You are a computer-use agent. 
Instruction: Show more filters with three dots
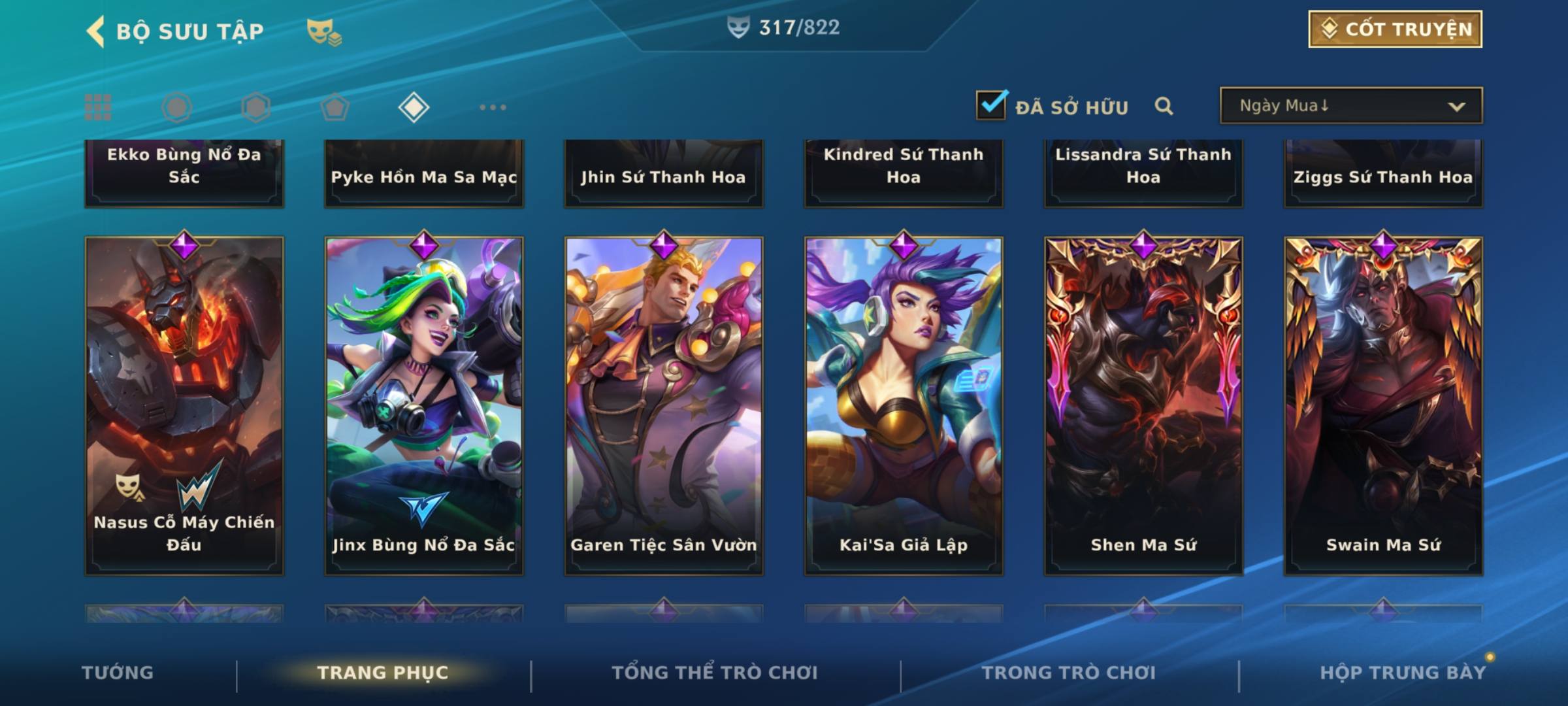493,107
